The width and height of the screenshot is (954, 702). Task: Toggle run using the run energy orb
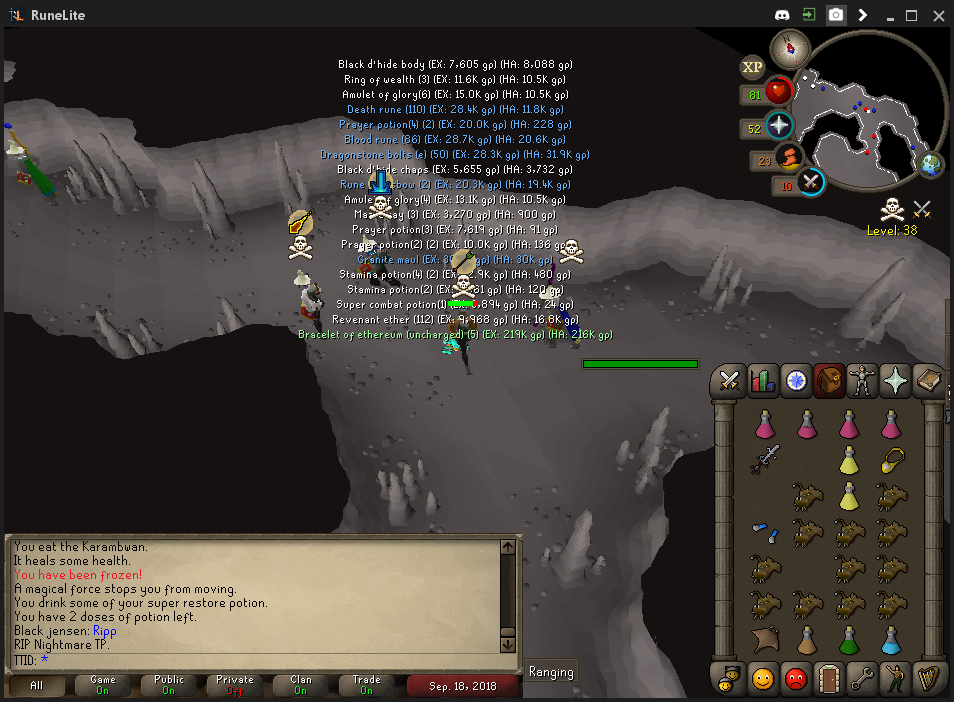pyautogui.click(x=789, y=159)
